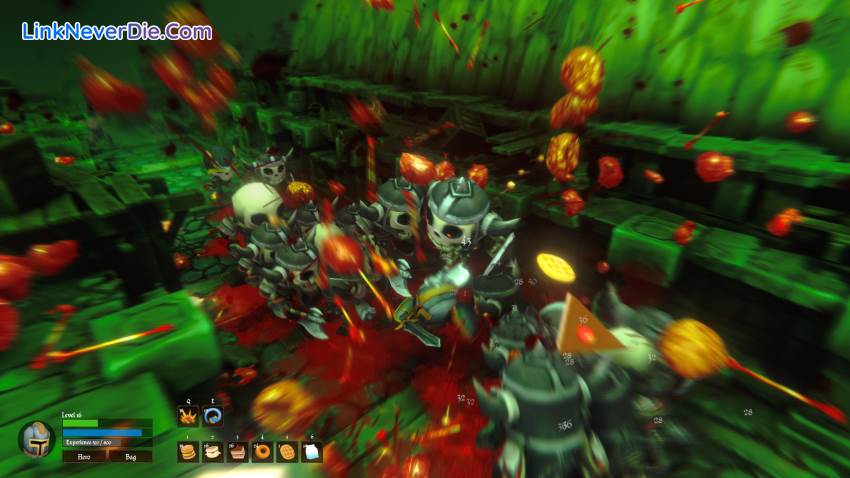Select the white milk carton slot
Viewport: 850px width, 478px height.
[x=312, y=451]
